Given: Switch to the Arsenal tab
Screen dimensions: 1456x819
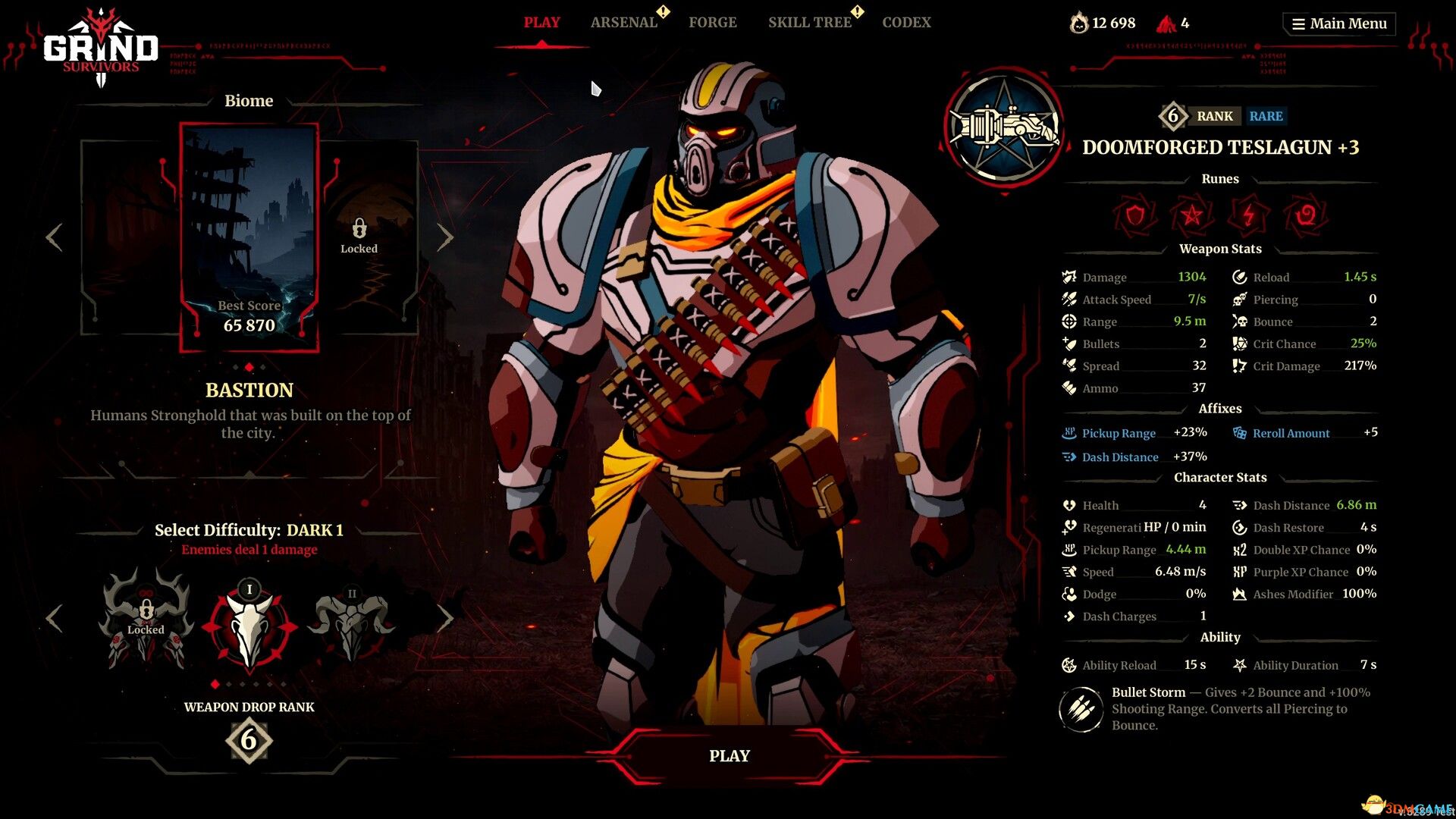Looking at the screenshot, I should pyautogui.click(x=623, y=22).
